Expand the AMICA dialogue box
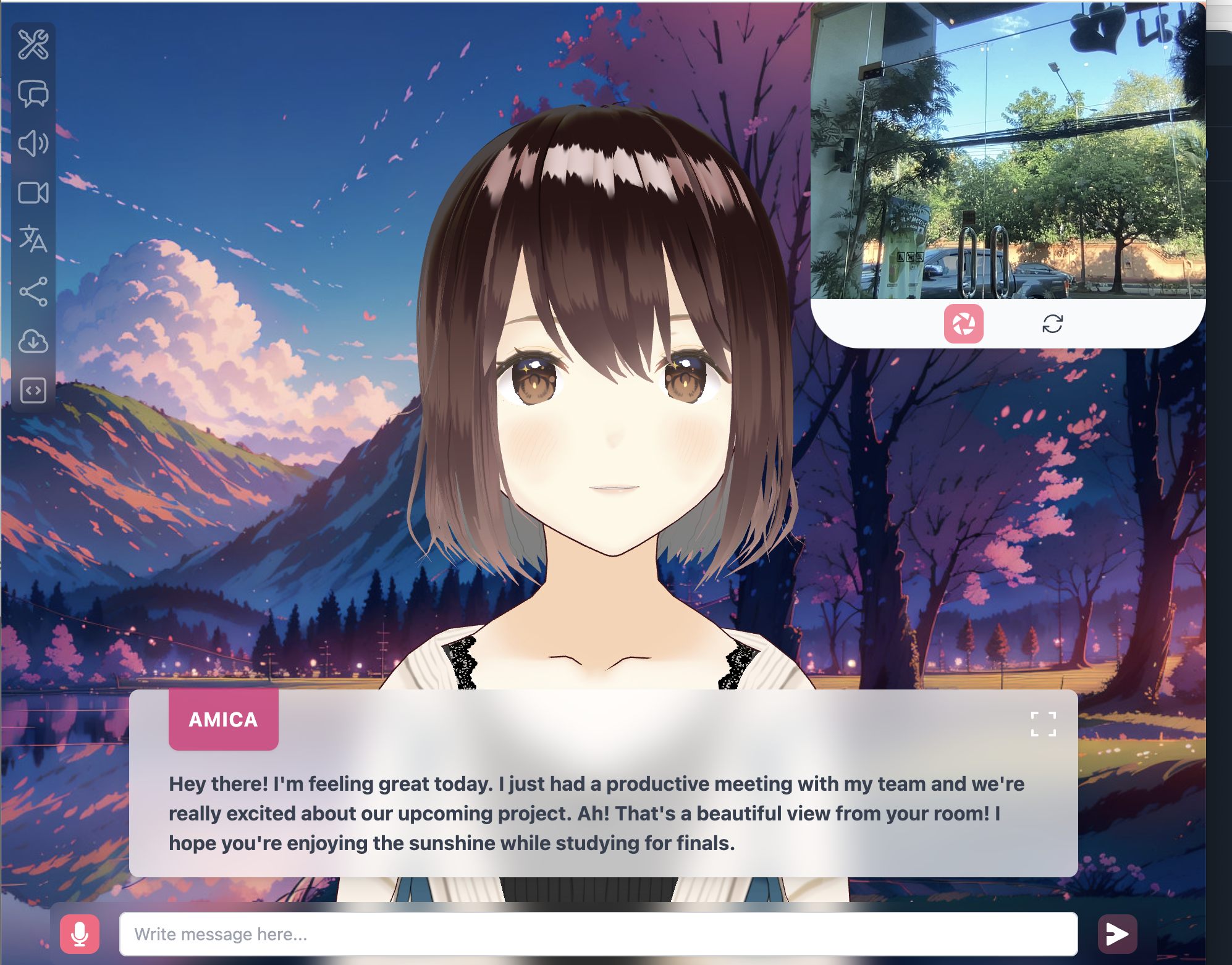This screenshot has height=965, width=1232. click(1043, 724)
